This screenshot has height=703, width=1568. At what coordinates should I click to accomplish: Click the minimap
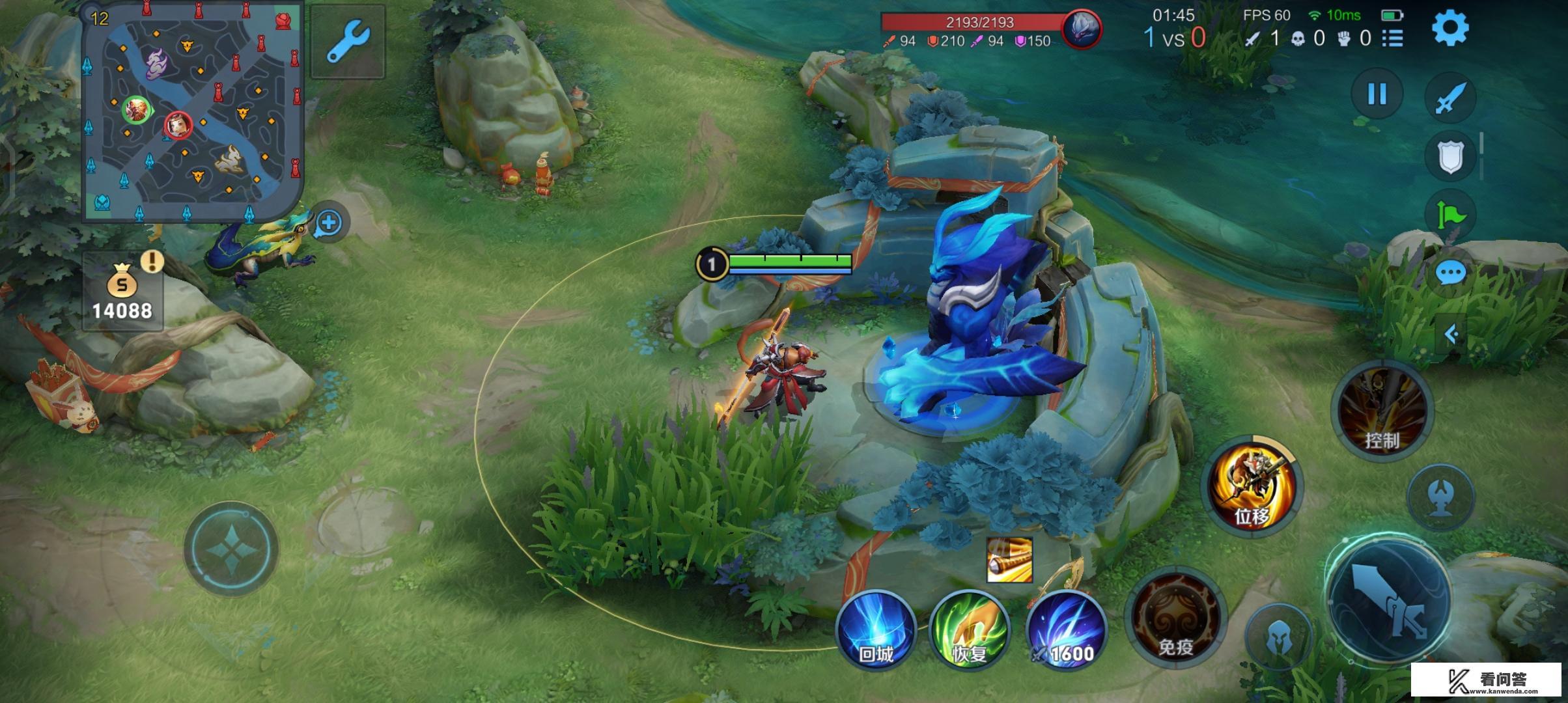[192, 112]
